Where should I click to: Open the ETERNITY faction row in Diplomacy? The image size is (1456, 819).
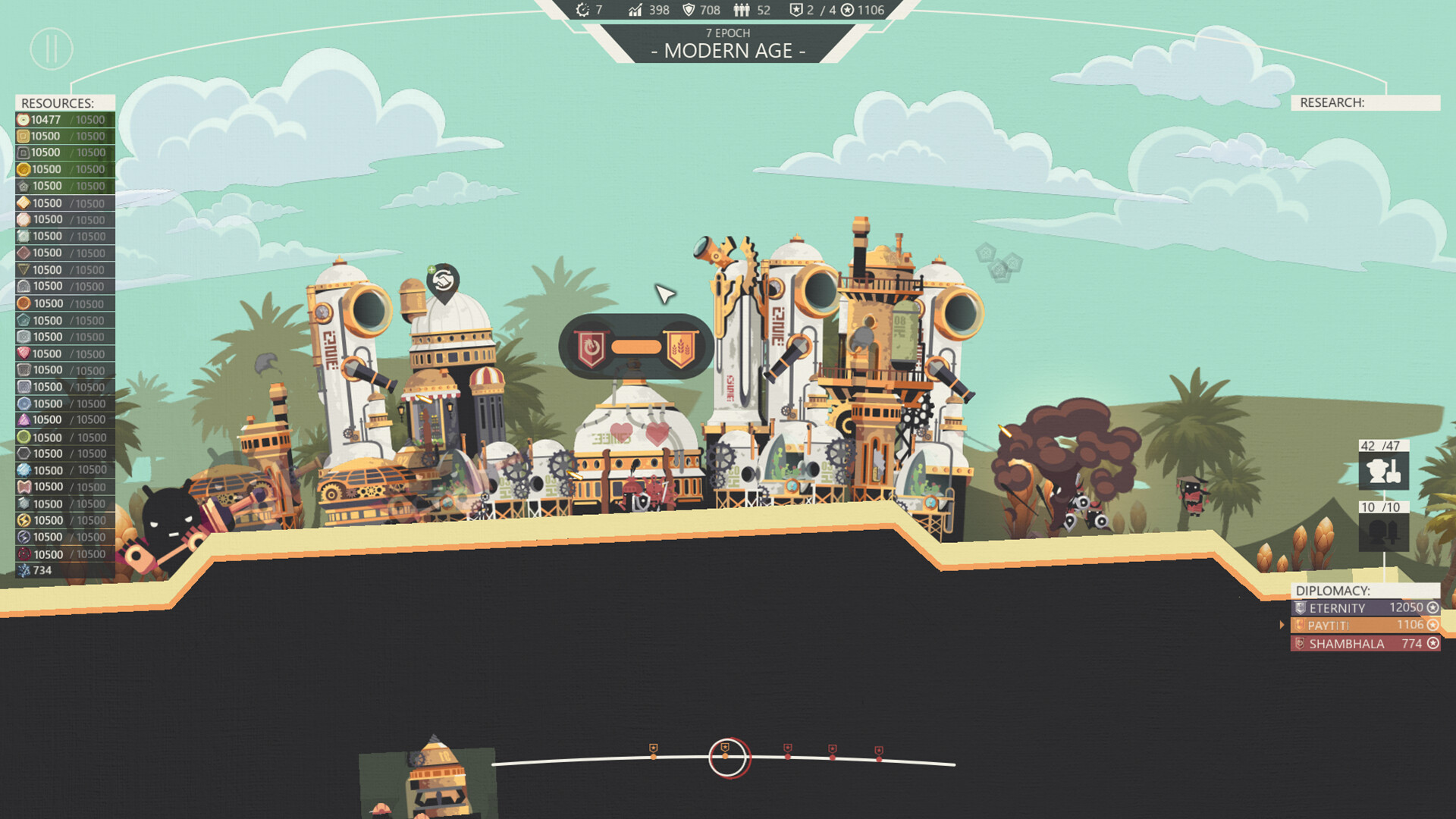pos(1357,607)
